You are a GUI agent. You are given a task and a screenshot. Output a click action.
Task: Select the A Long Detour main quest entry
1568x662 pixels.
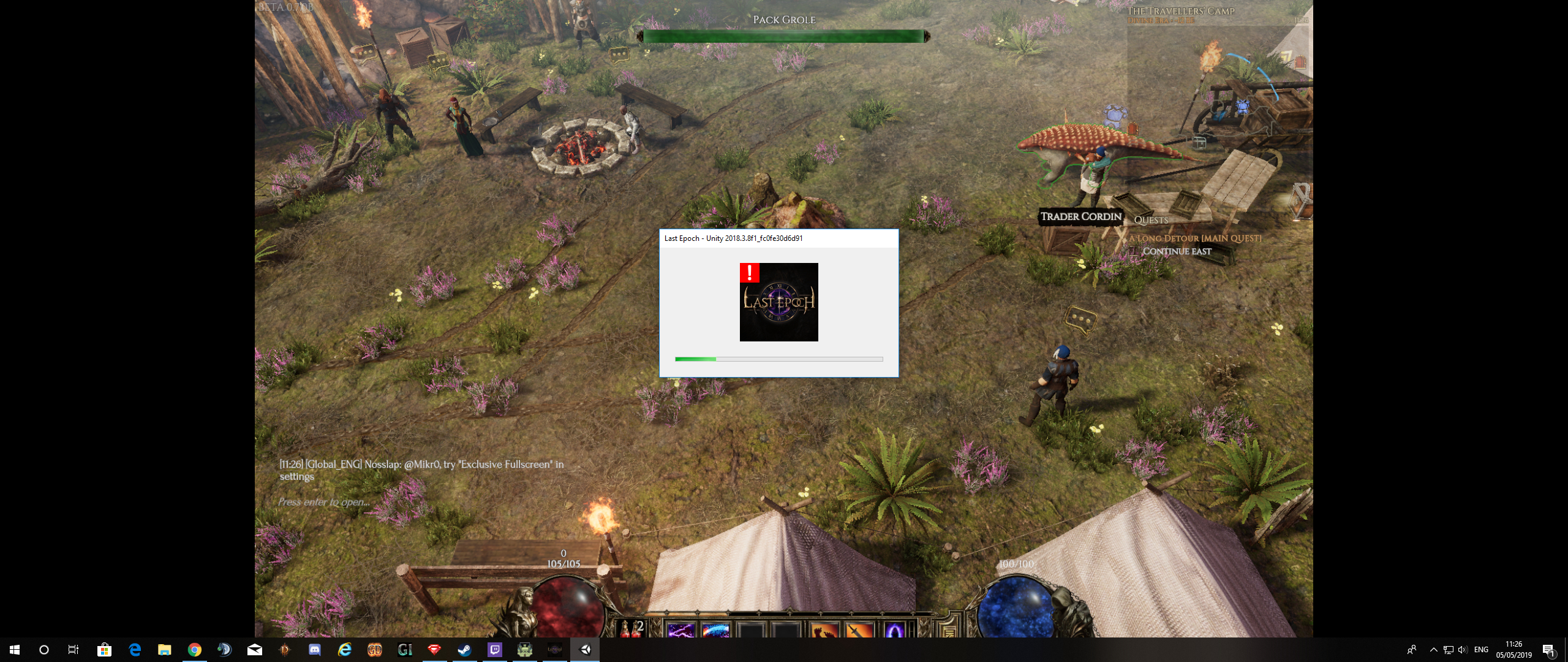tap(1196, 238)
